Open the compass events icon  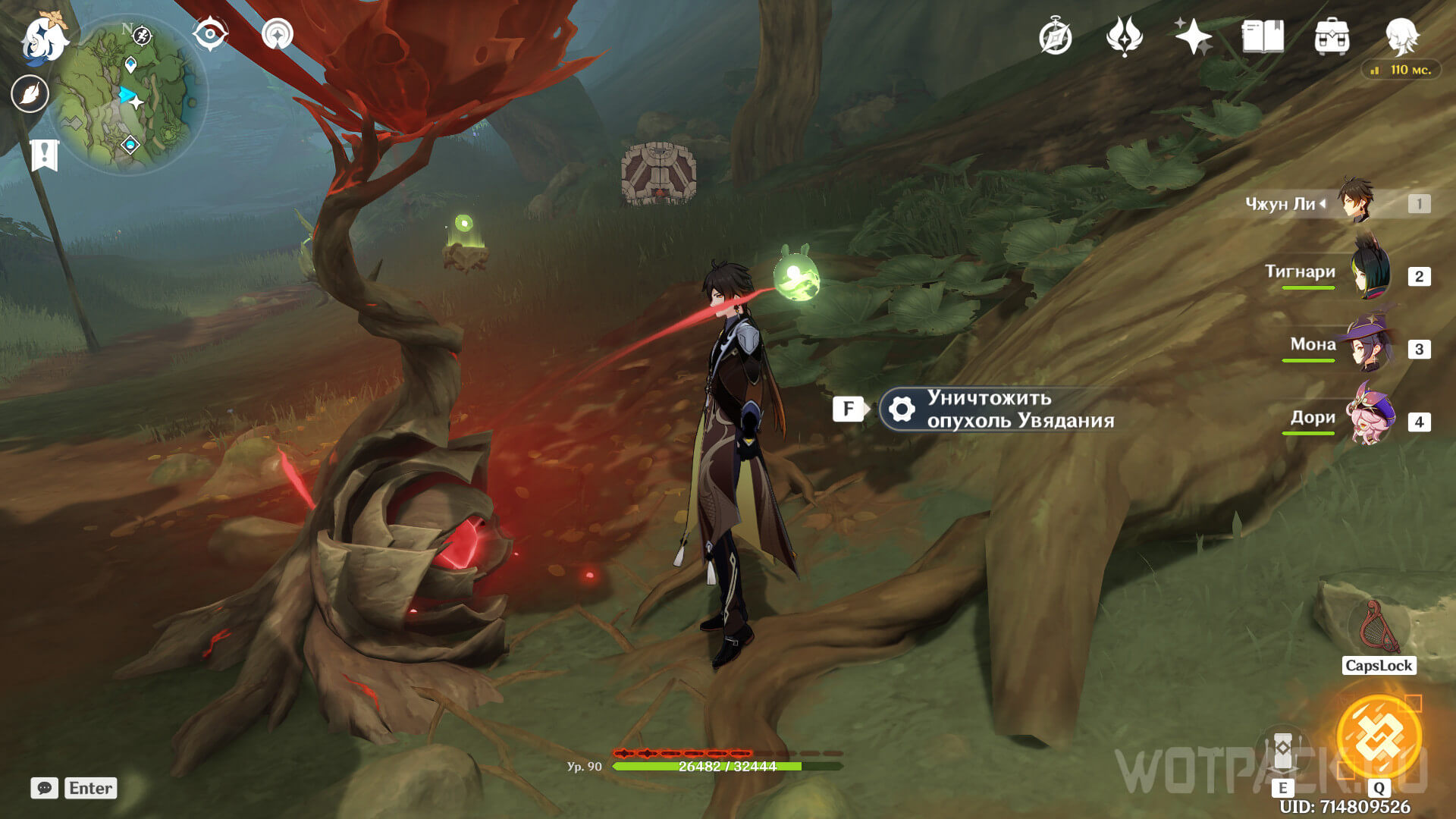tap(1055, 36)
